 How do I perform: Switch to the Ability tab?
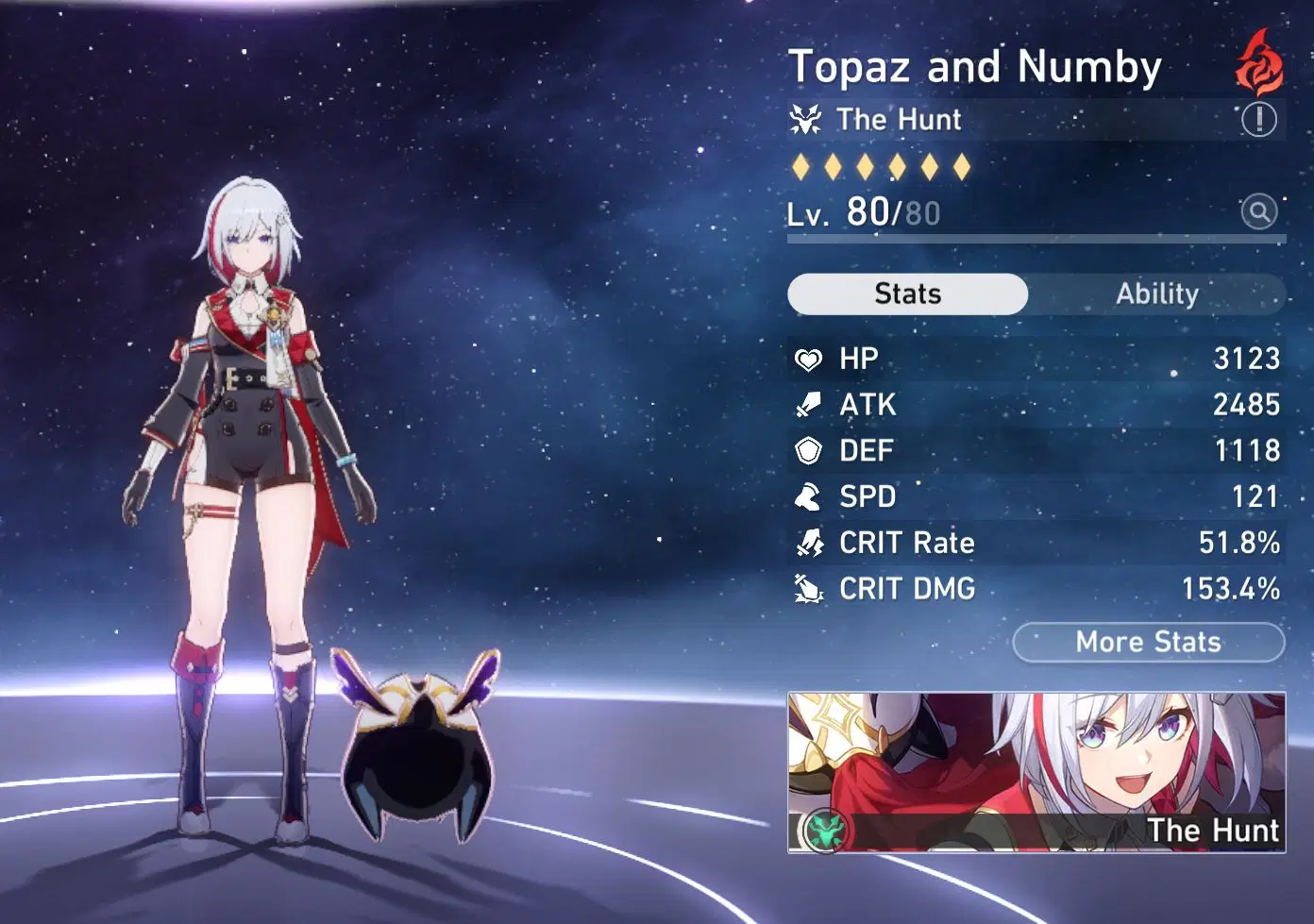[1157, 294]
